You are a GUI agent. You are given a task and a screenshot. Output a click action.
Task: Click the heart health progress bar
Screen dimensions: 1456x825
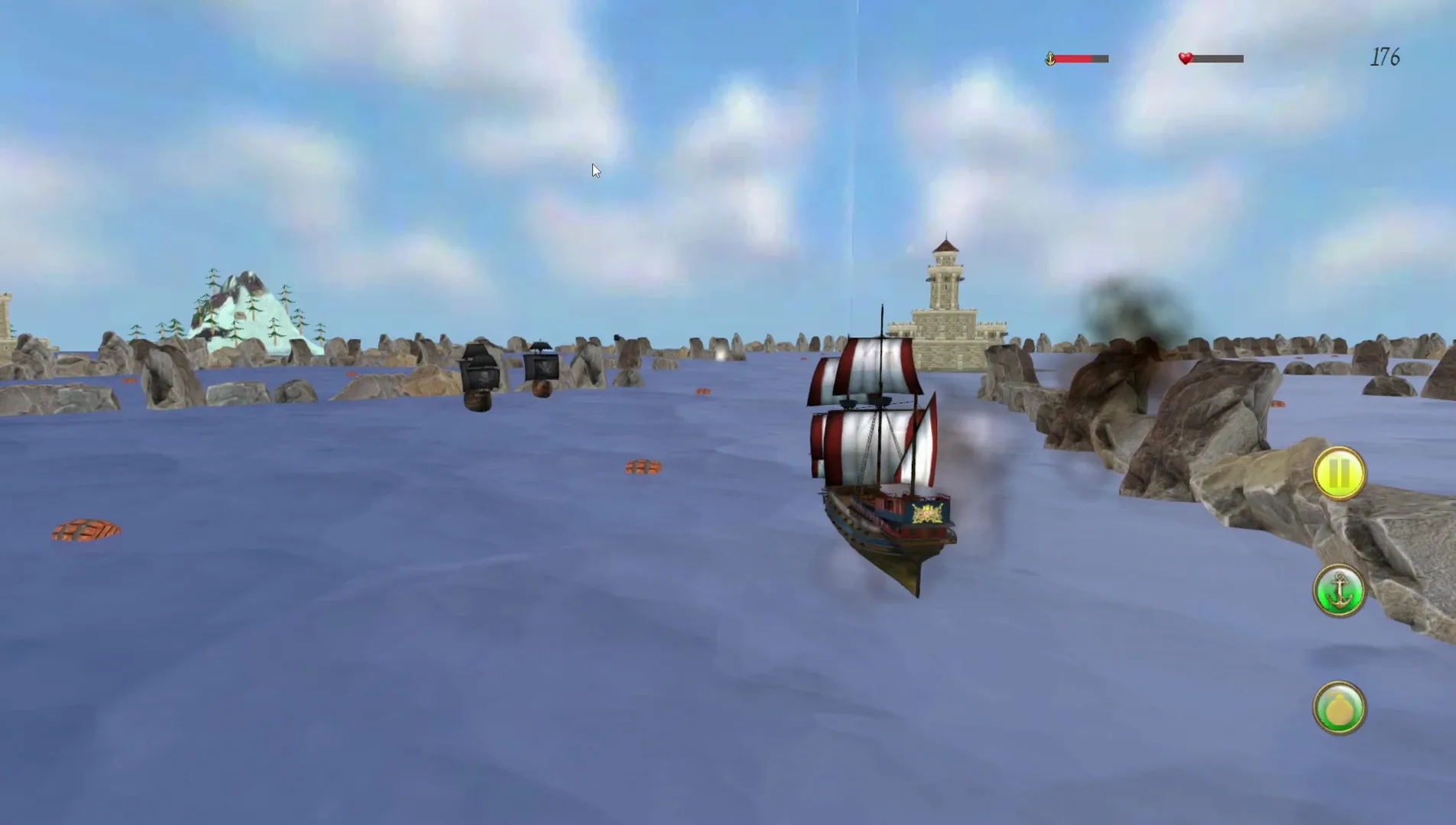[1217, 57]
